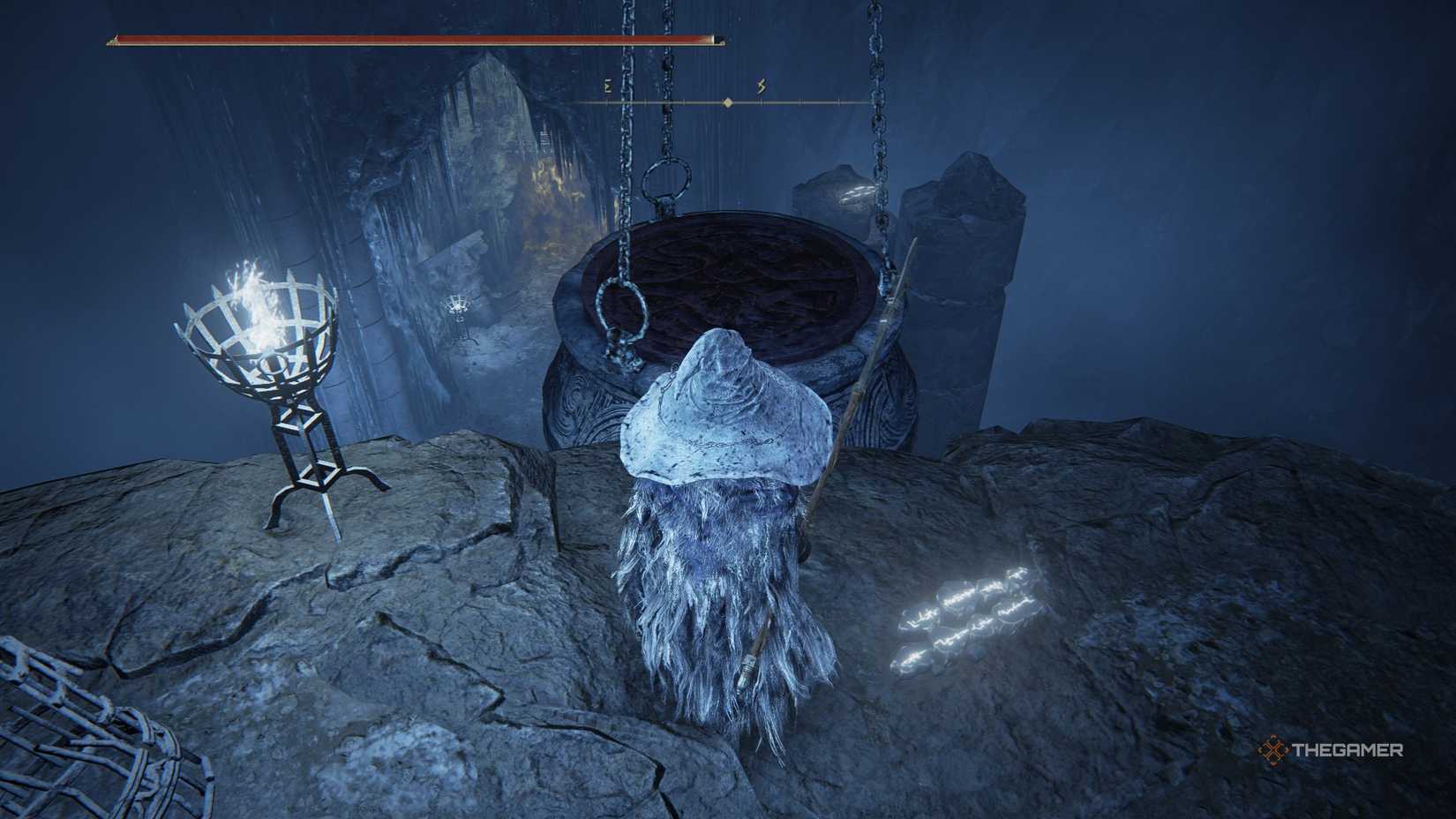The image size is (1456, 819).
Task: Click the THEGAMER crest logo icon
Action: [x=1274, y=748]
